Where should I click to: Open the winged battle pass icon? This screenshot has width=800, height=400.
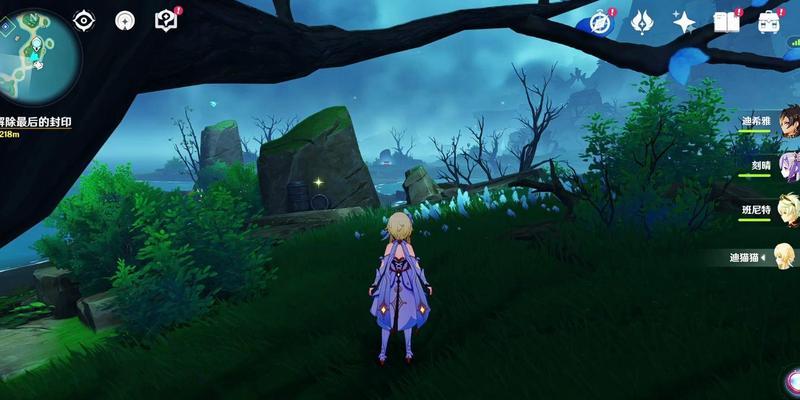click(x=644, y=22)
